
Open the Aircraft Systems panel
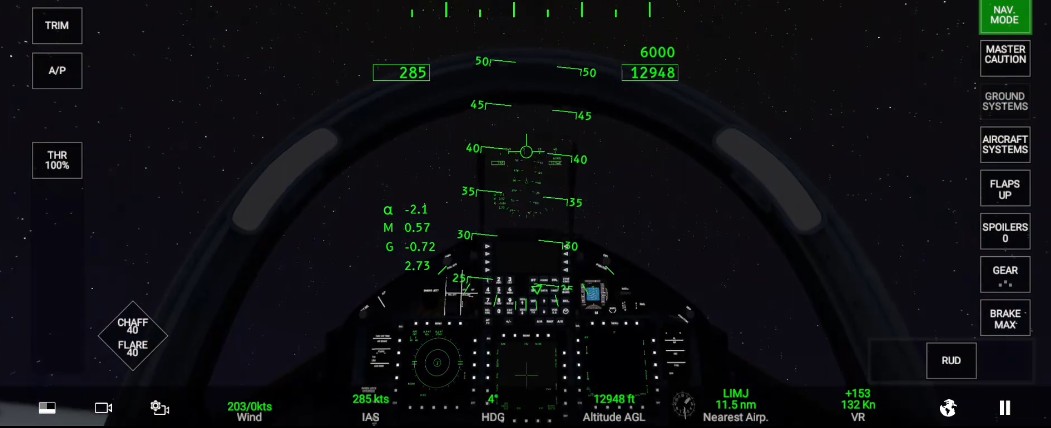tap(1005, 144)
